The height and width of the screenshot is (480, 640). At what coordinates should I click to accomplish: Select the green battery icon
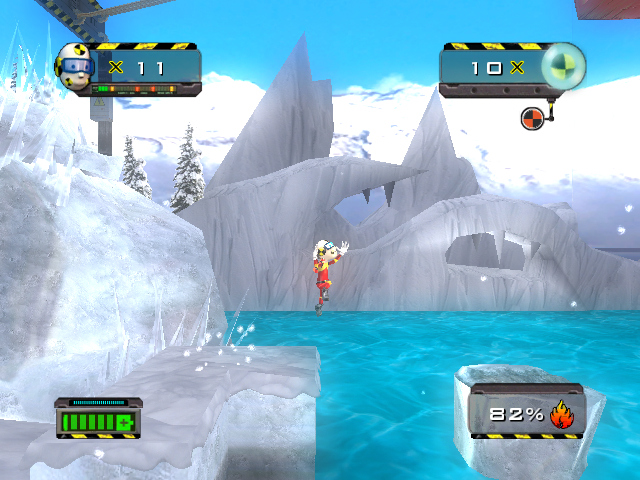click(x=99, y=420)
